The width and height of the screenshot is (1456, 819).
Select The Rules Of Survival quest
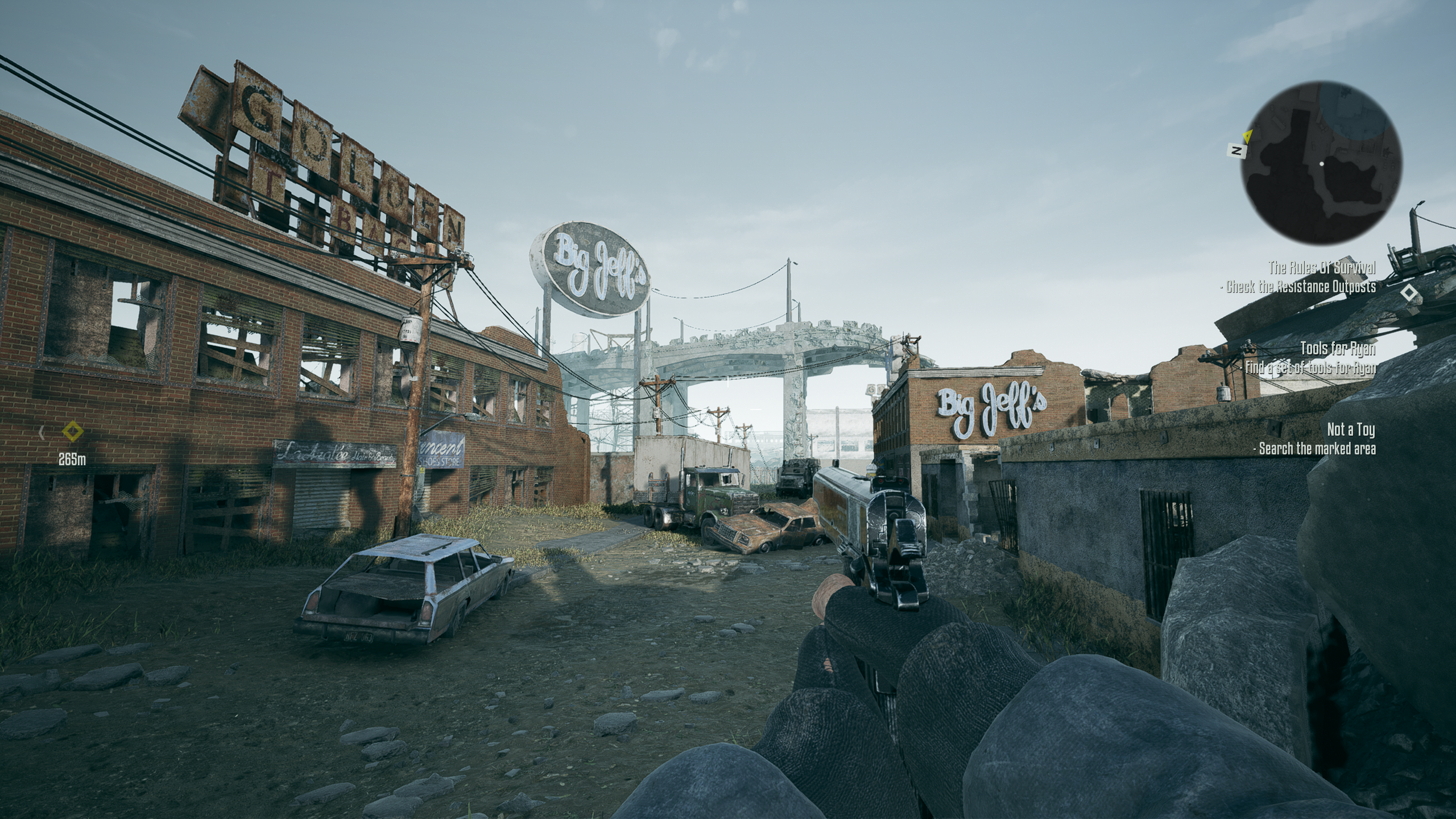[1322, 267]
